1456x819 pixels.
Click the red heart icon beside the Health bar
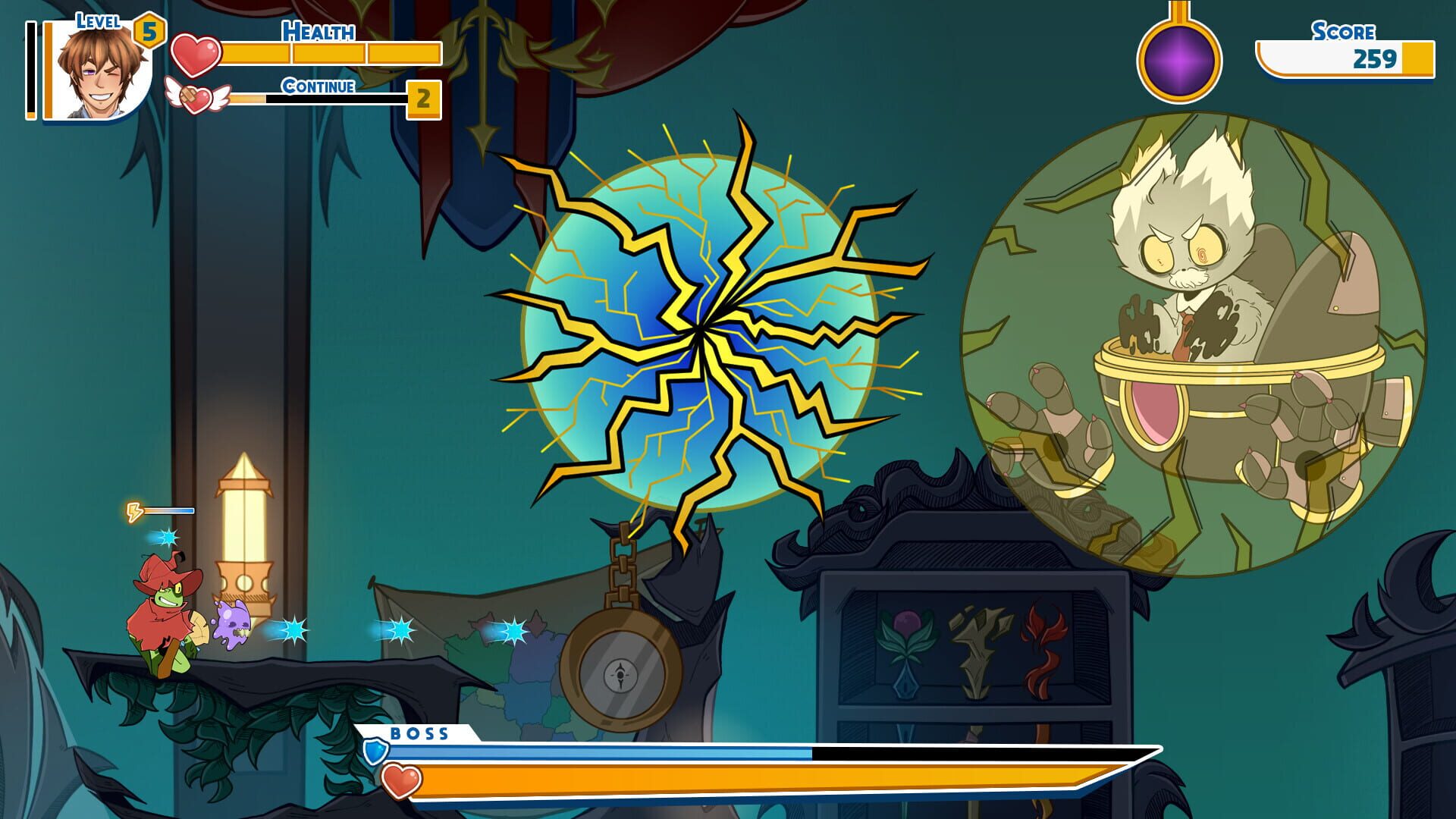pyautogui.click(x=196, y=53)
